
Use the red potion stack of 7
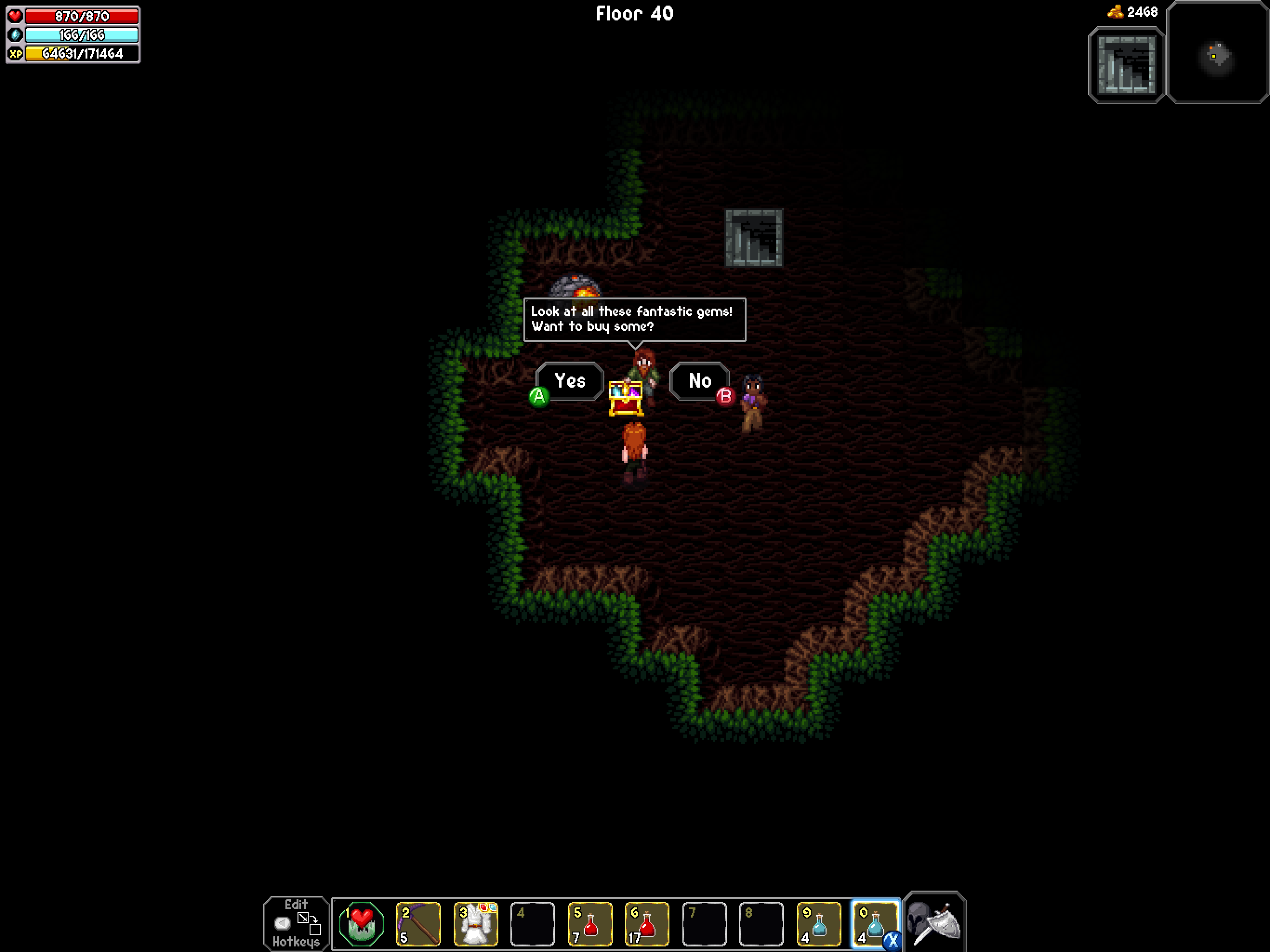click(589, 923)
